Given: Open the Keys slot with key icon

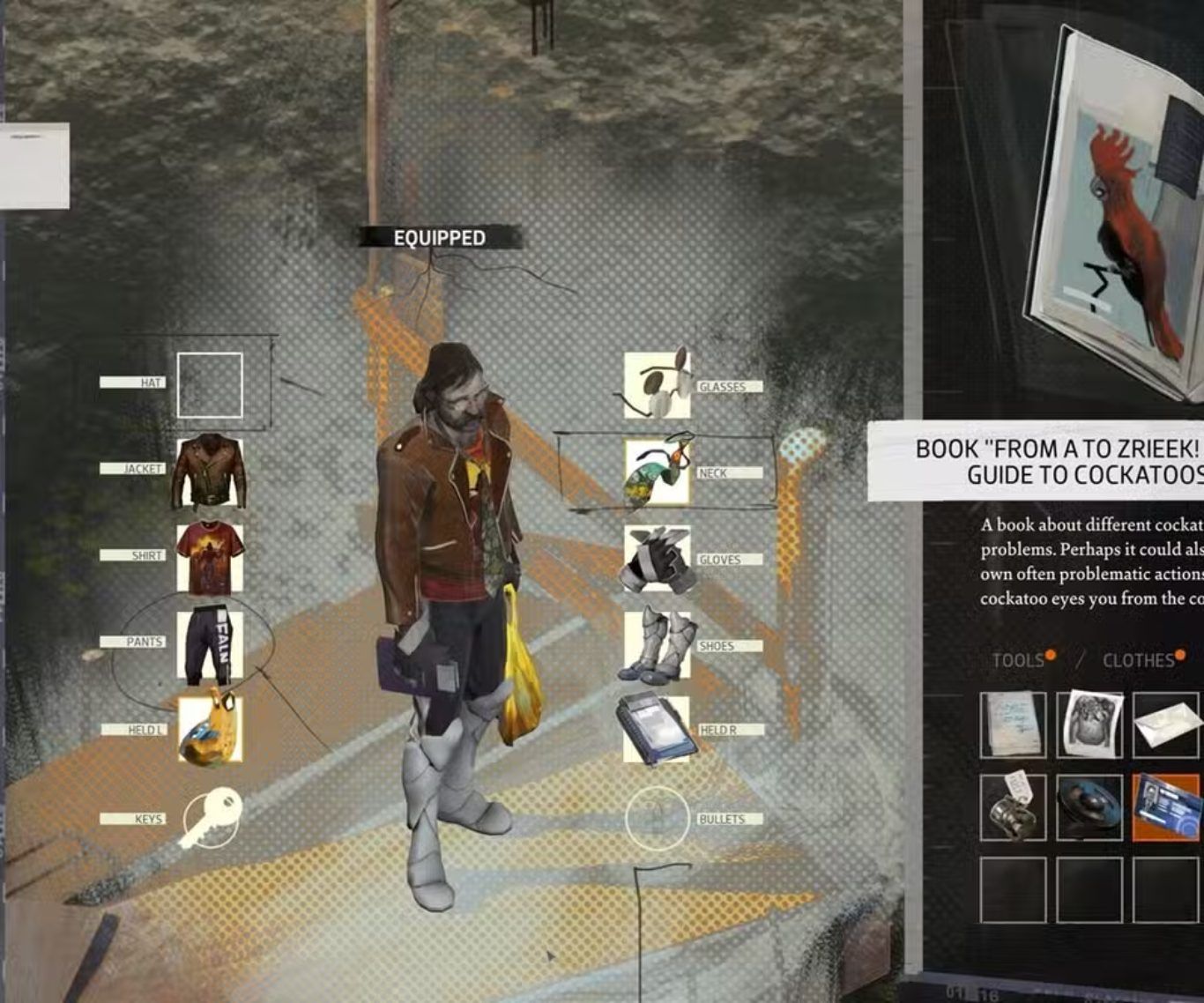Looking at the screenshot, I should tap(212, 818).
